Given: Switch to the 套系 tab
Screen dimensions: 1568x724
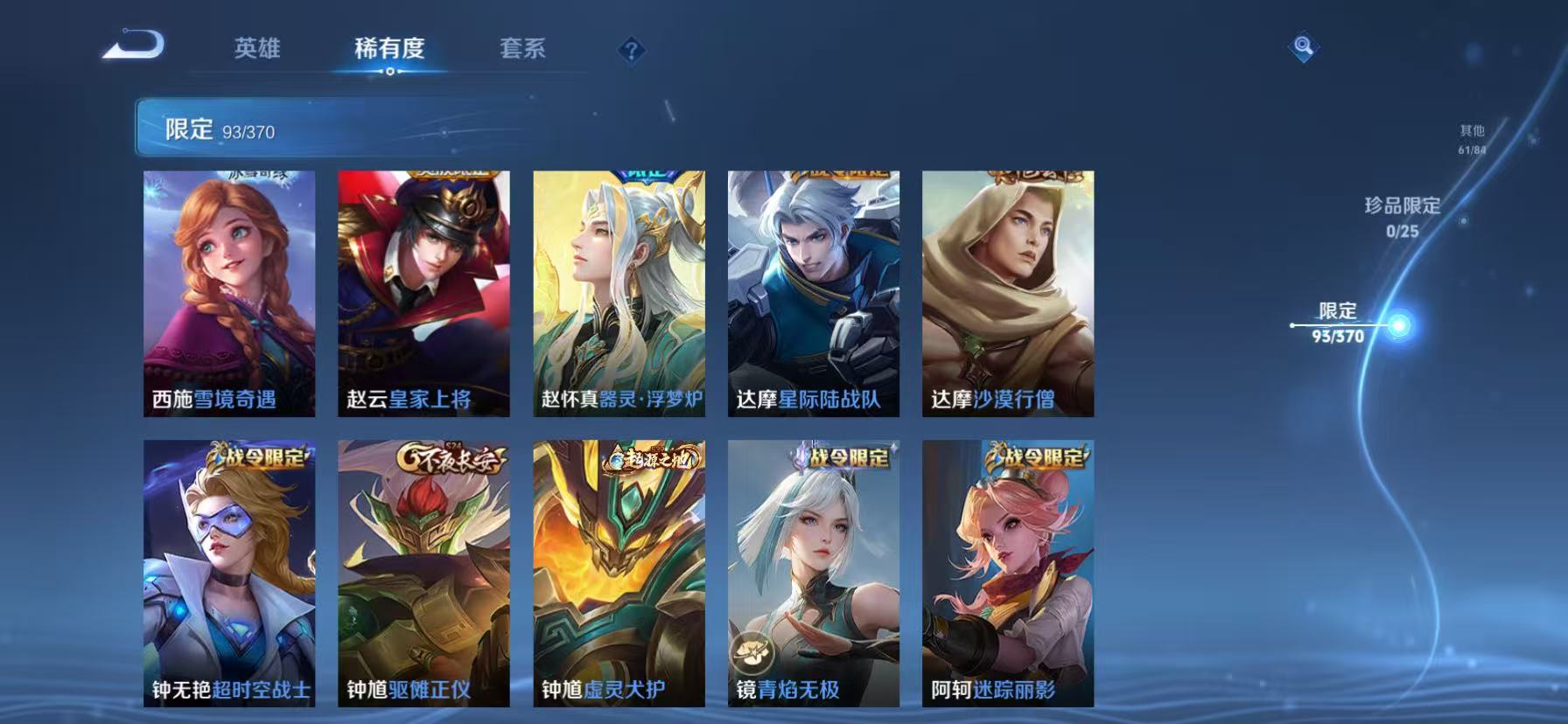Looking at the screenshot, I should pyautogui.click(x=521, y=50).
